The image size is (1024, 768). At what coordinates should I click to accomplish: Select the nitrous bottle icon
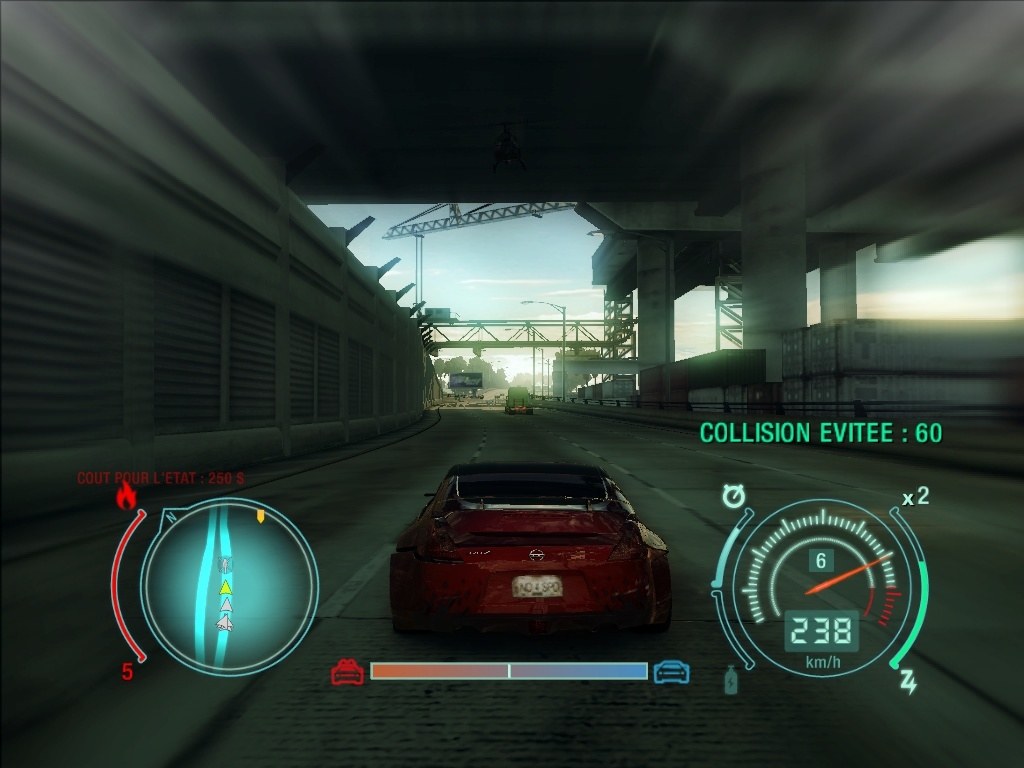pos(731,680)
